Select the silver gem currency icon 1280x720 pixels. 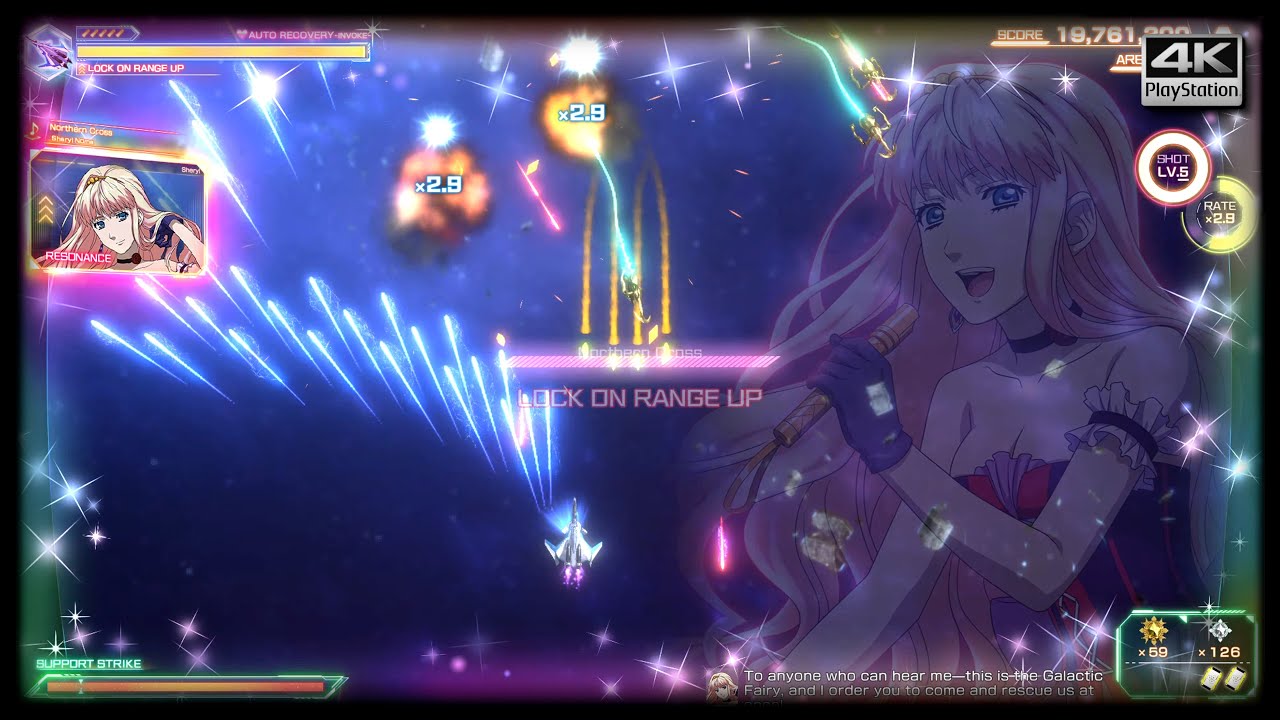[x=1220, y=630]
